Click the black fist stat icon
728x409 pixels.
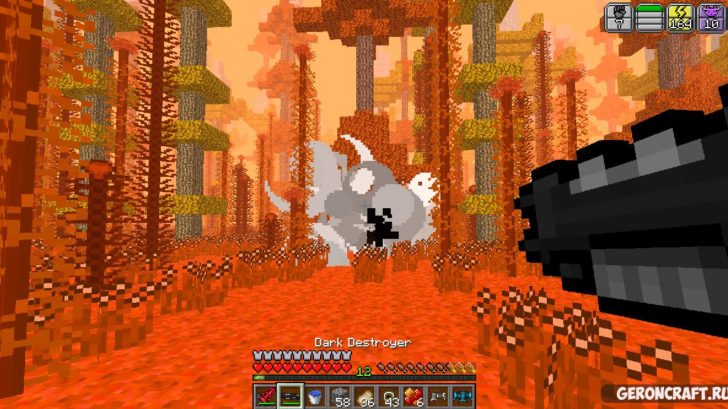tap(618, 15)
